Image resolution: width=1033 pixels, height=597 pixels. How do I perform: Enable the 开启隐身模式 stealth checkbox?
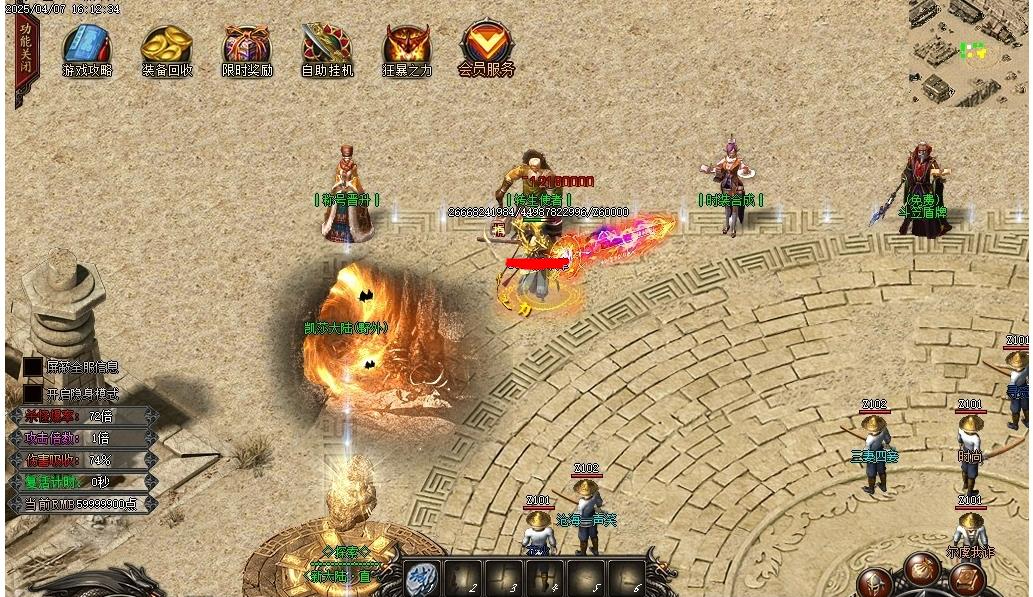pyautogui.click(x=33, y=394)
